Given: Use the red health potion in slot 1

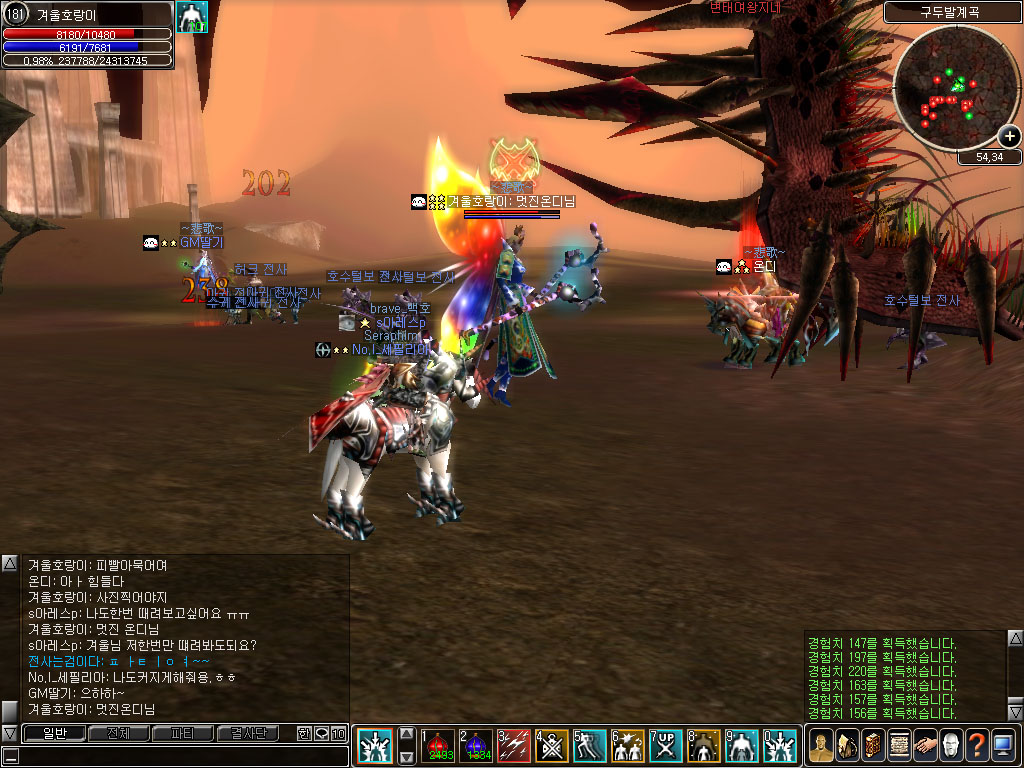Looking at the screenshot, I should coord(440,745).
